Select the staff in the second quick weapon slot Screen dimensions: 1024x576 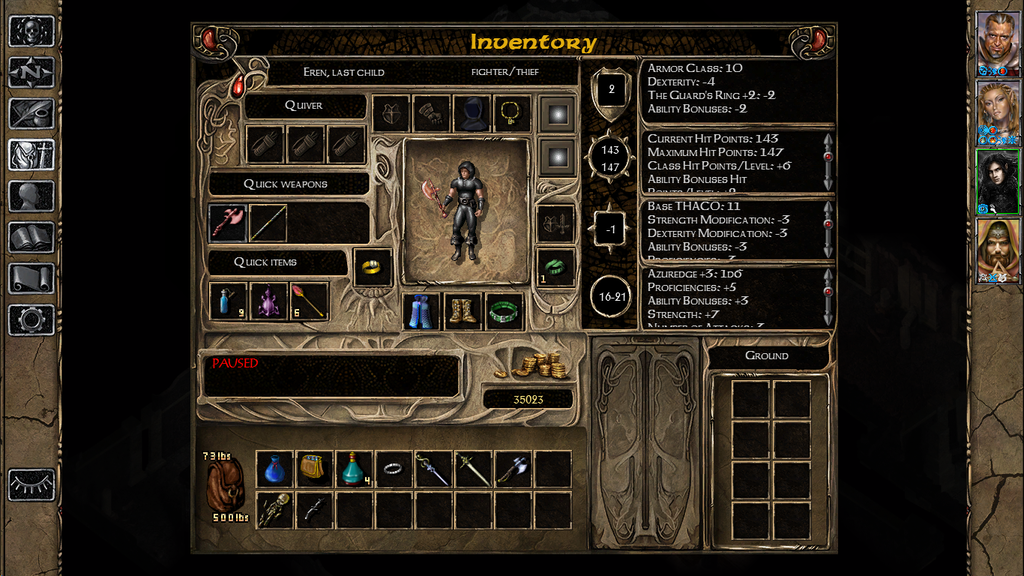coord(268,223)
